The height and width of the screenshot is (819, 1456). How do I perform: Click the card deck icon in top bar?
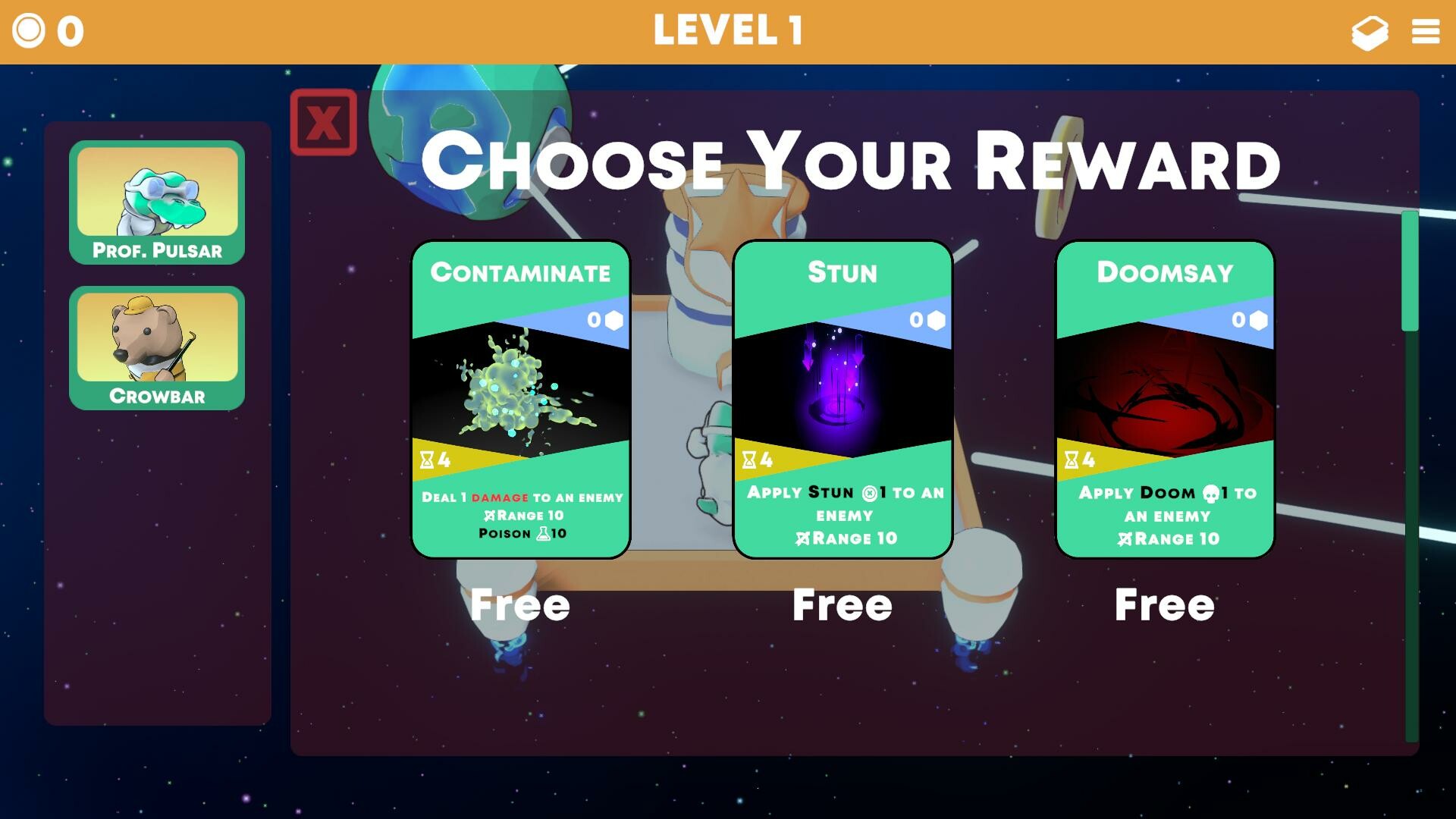pyautogui.click(x=1370, y=33)
